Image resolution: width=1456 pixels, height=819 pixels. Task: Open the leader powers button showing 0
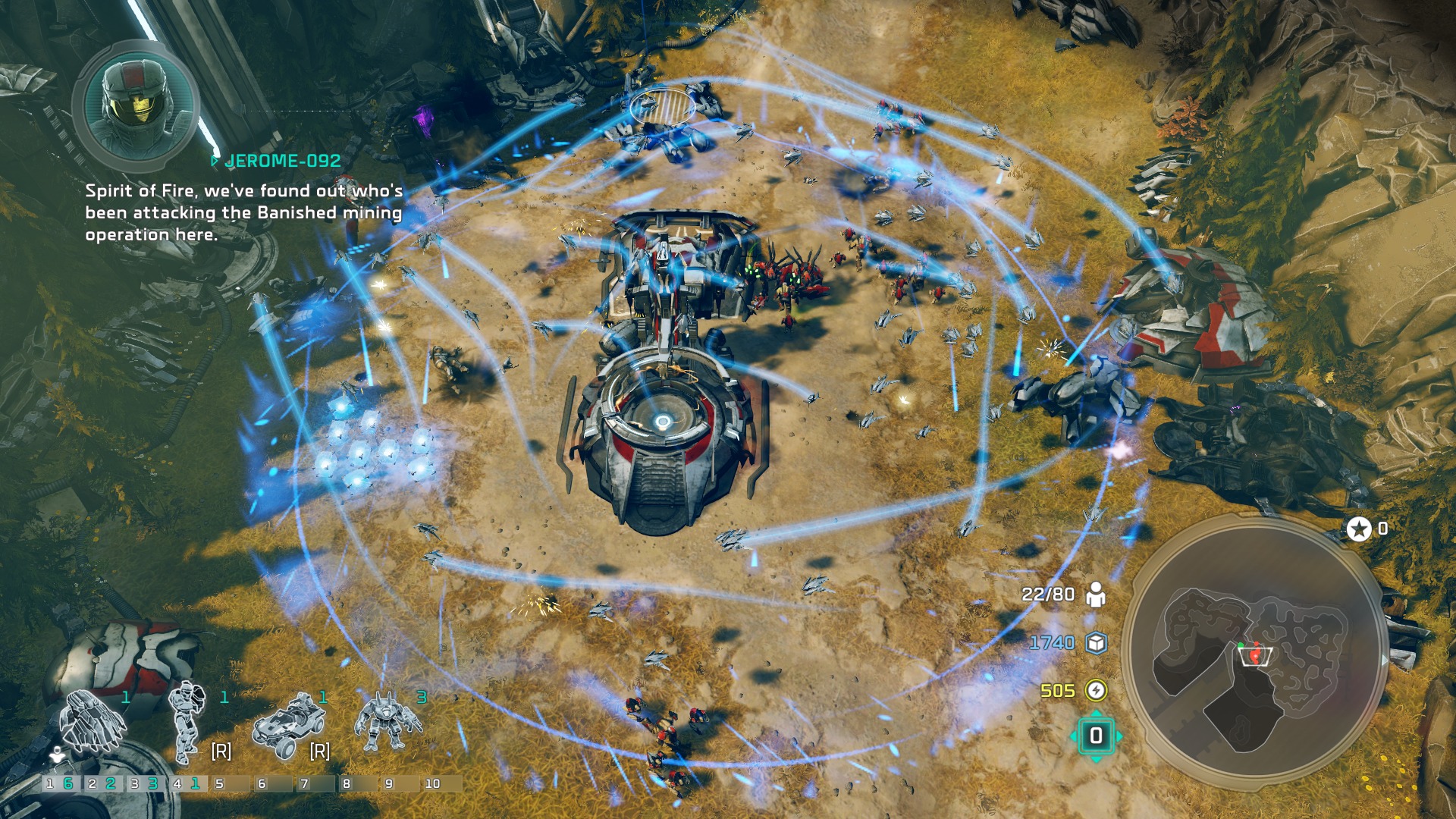pyautogui.click(x=1096, y=736)
